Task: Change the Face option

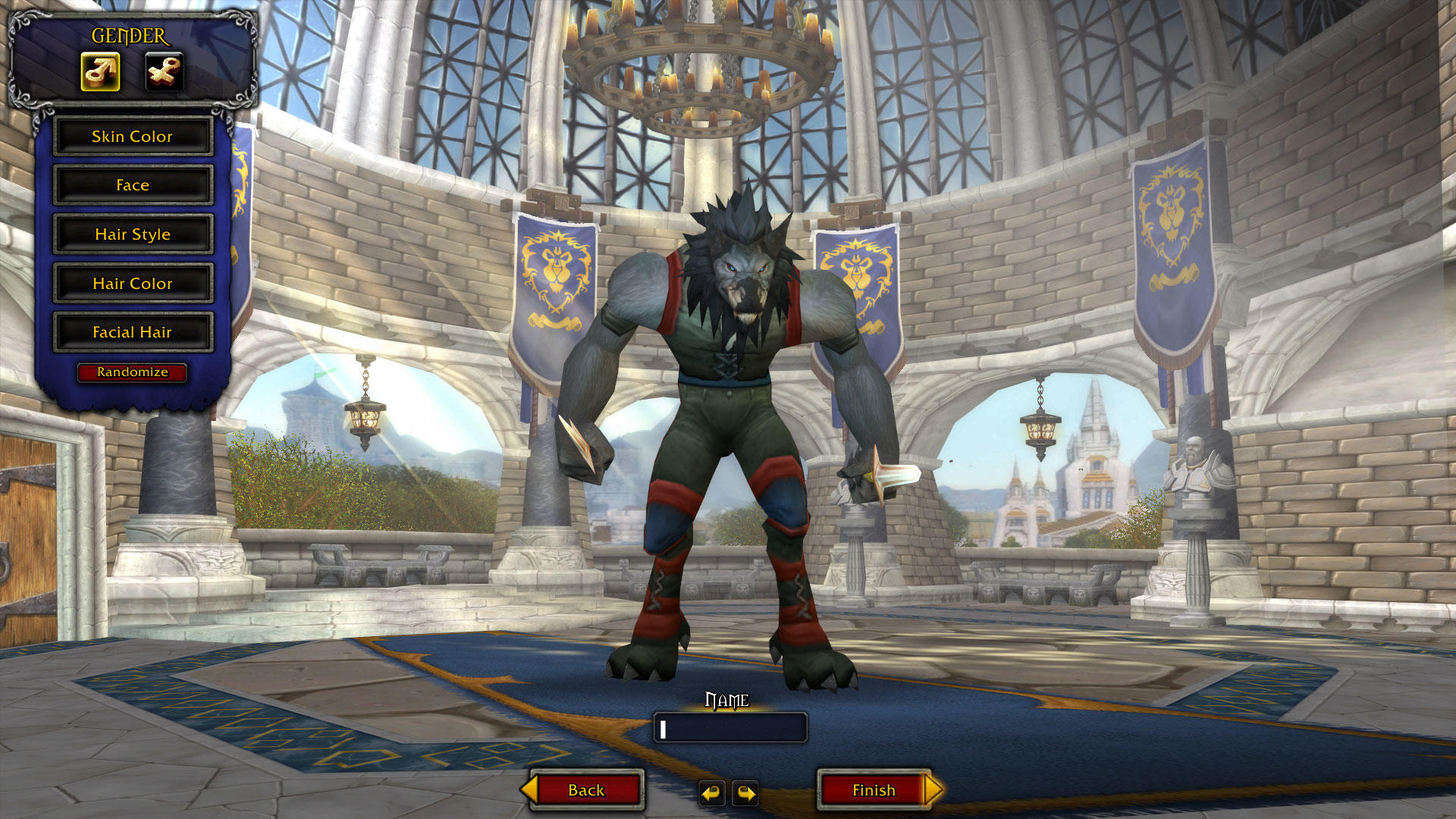Action: (x=133, y=186)
